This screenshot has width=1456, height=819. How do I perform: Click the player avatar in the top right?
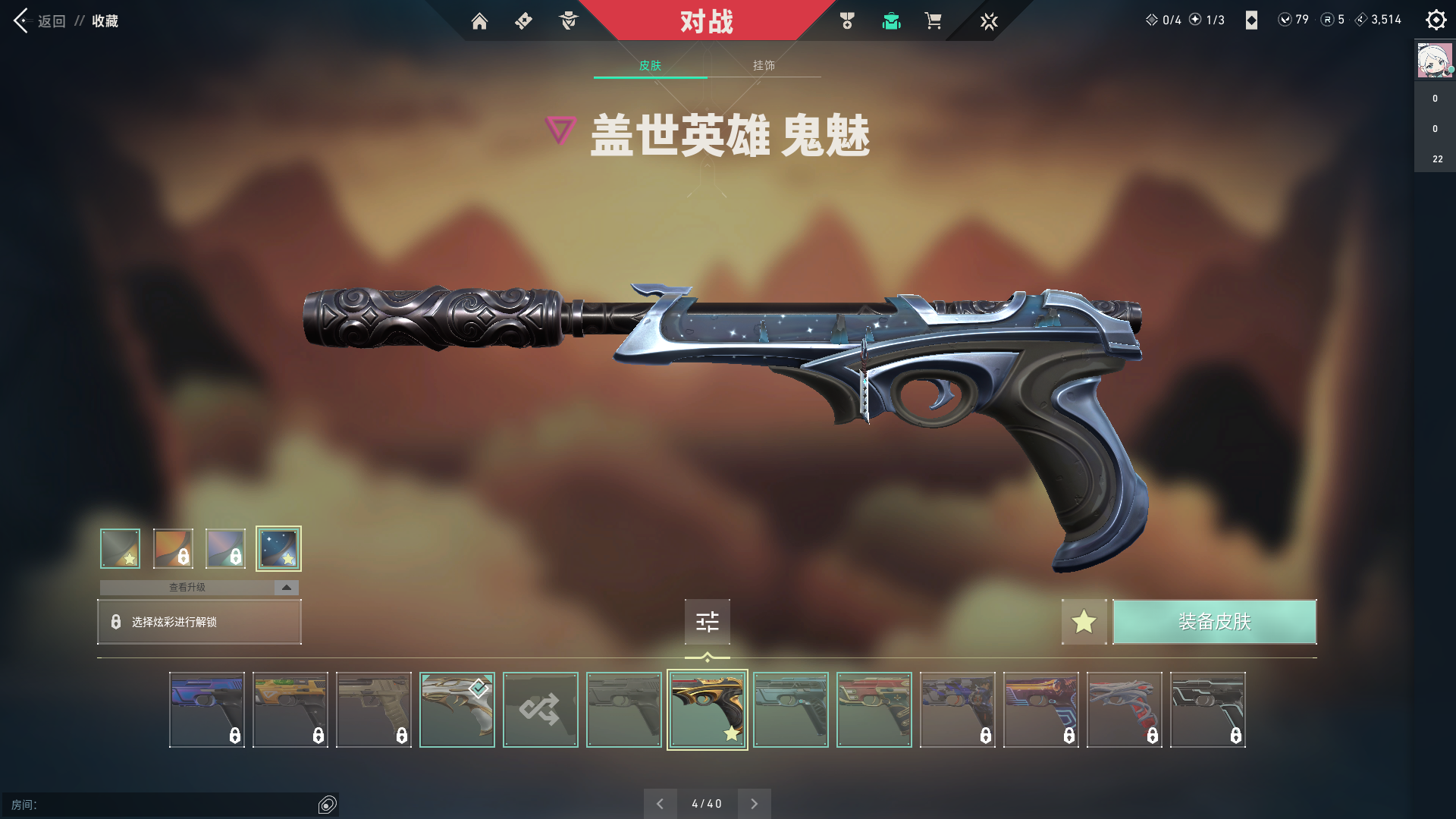tap(1434, 61)
